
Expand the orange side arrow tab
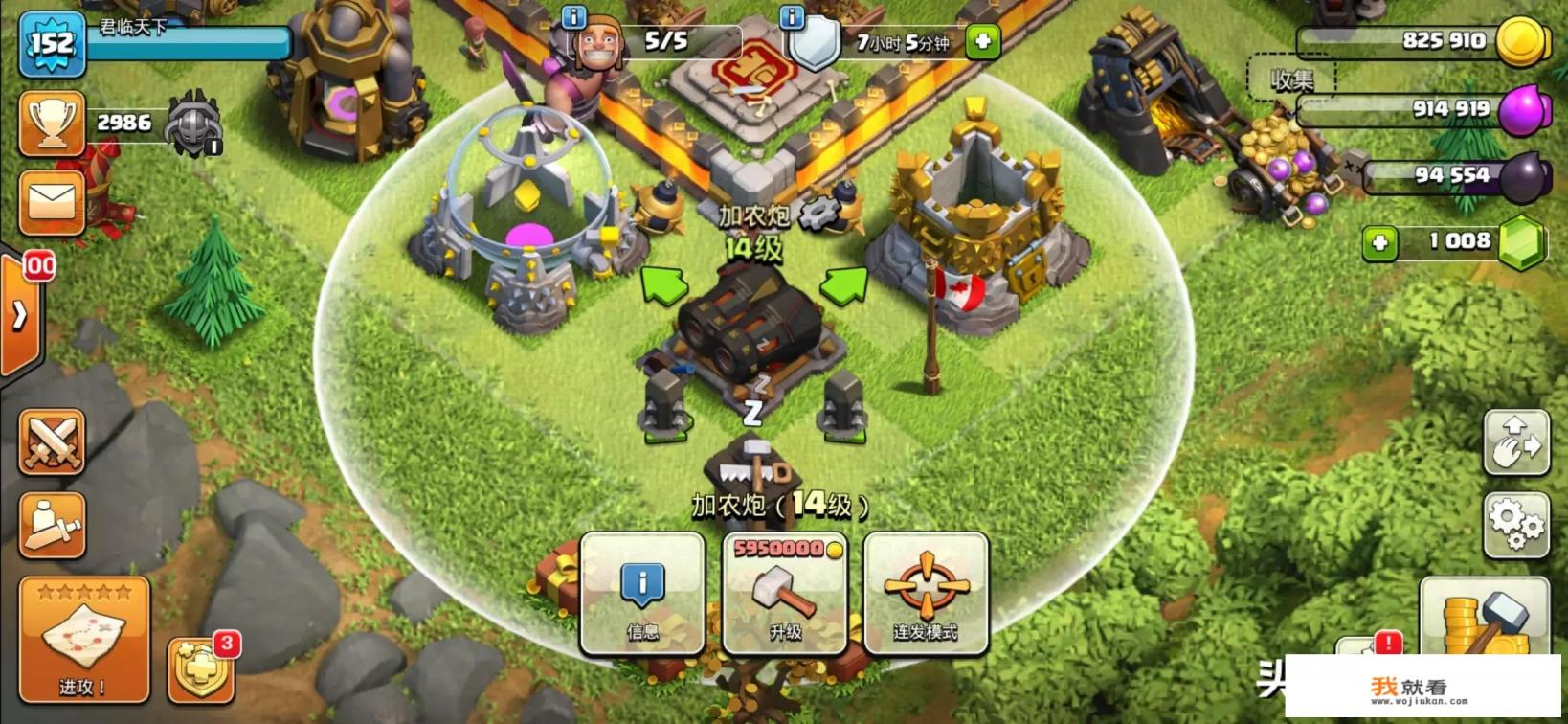click(x=19, y=315)
